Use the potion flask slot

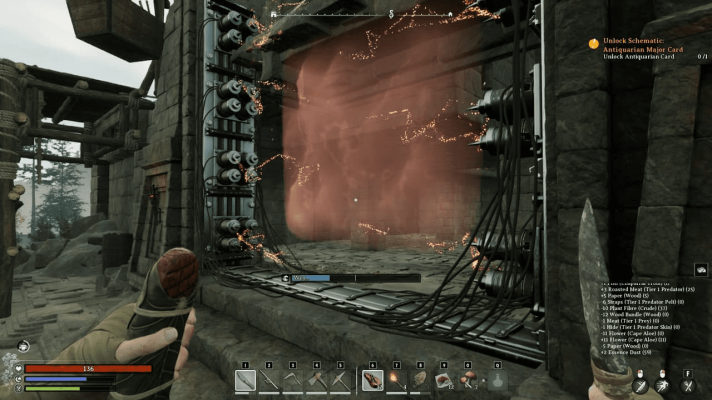pos(497,380)
